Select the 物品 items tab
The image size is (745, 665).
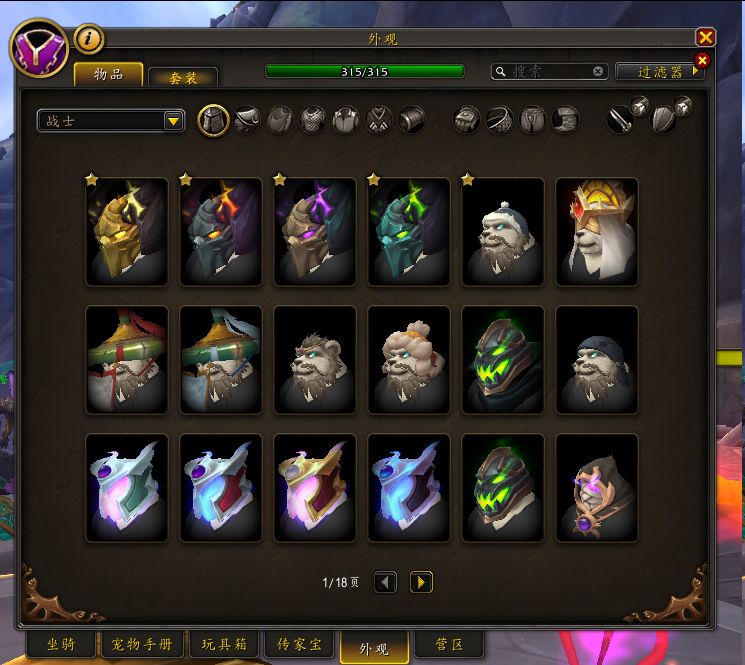click(x=109, y=74)
